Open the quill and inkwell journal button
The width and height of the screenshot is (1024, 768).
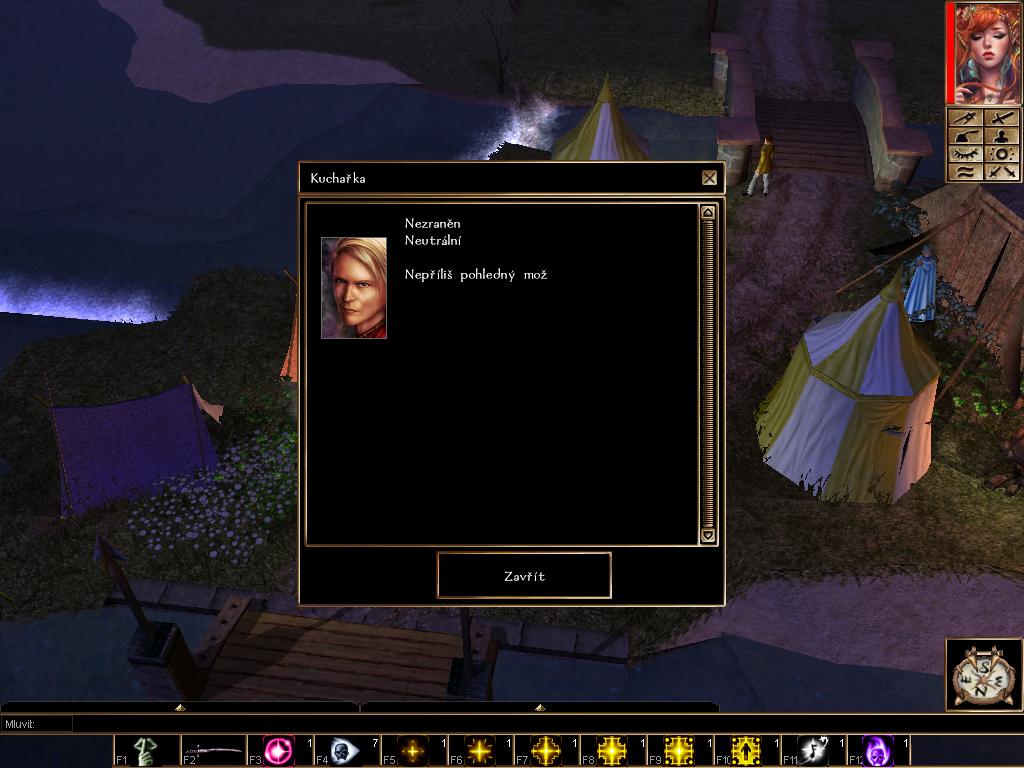pos(967,137)
